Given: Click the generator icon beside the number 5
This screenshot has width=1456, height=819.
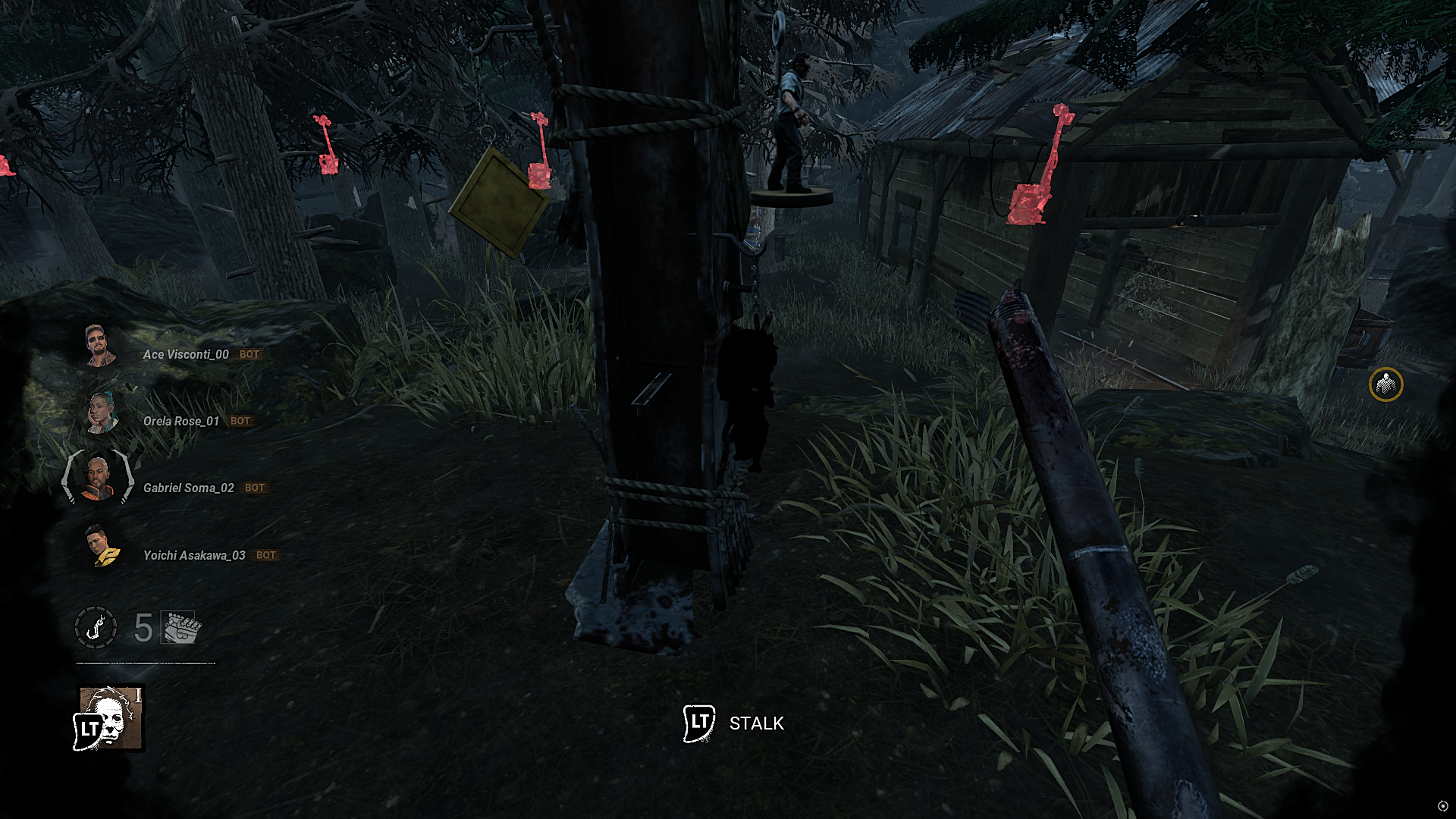Looking at the screenshot, I should click(180, 627).
